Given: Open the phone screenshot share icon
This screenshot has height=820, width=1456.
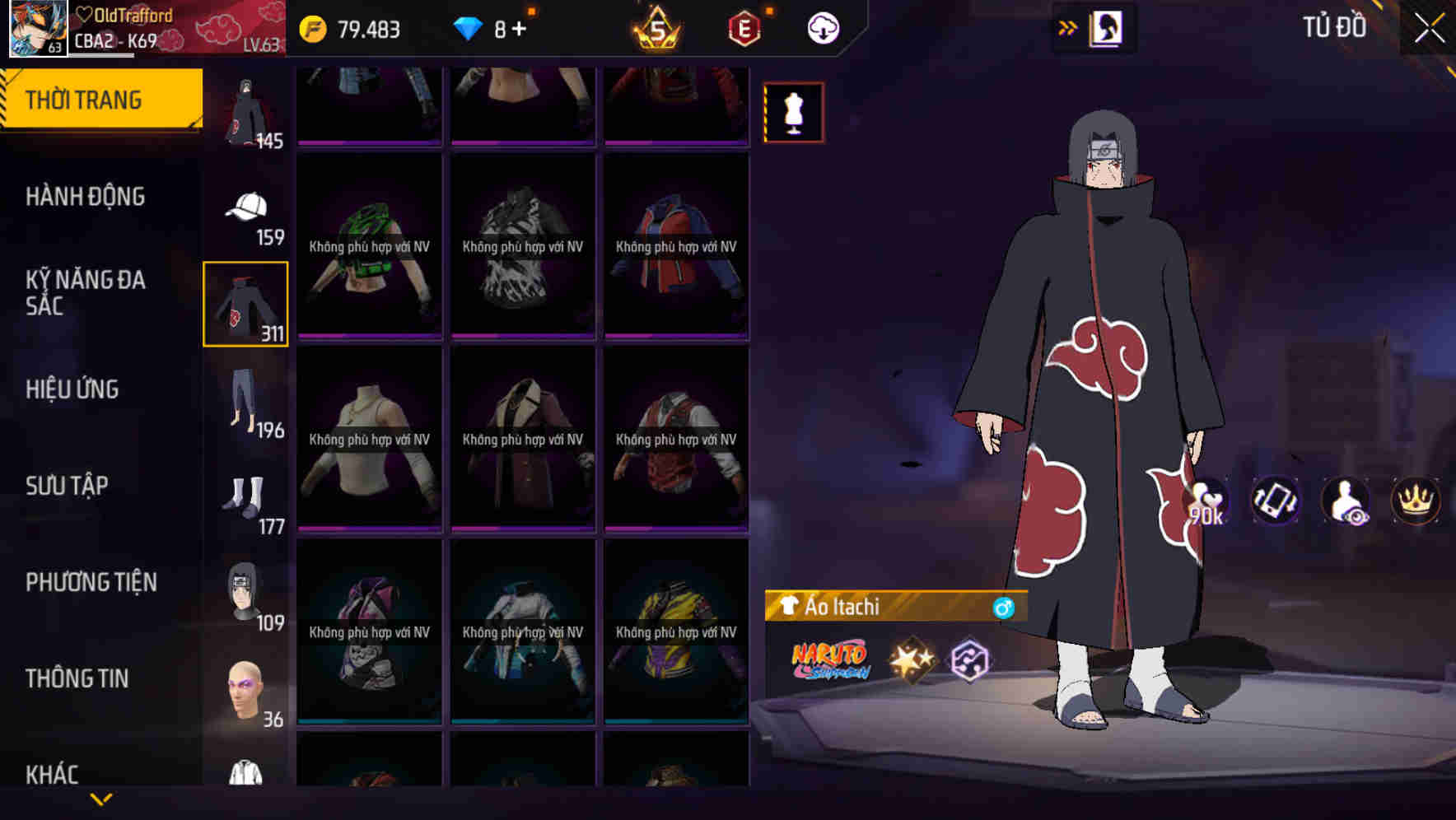Looking at the screenshot, I should (x=1276, y=501).
